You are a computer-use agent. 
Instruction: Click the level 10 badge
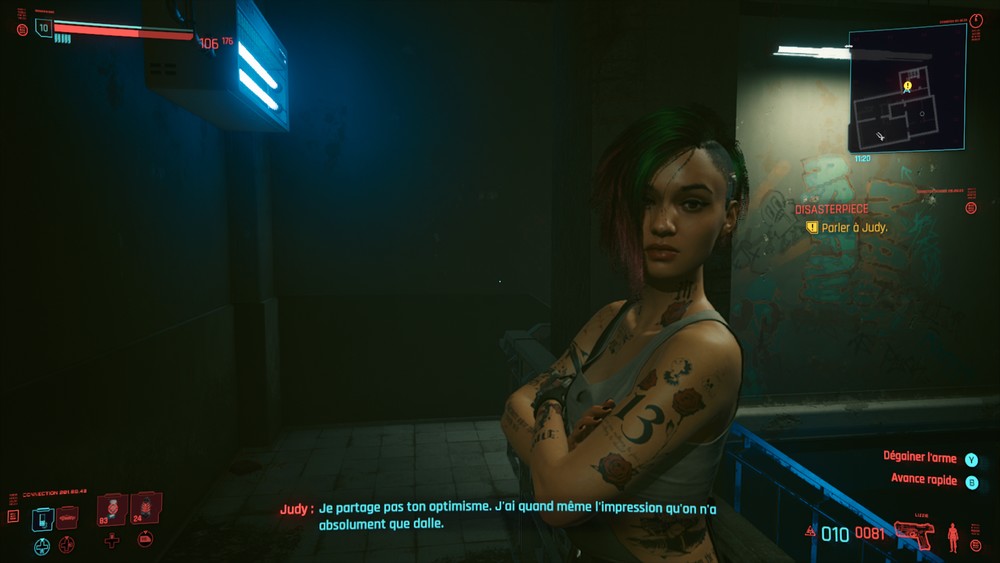(43, 28)
